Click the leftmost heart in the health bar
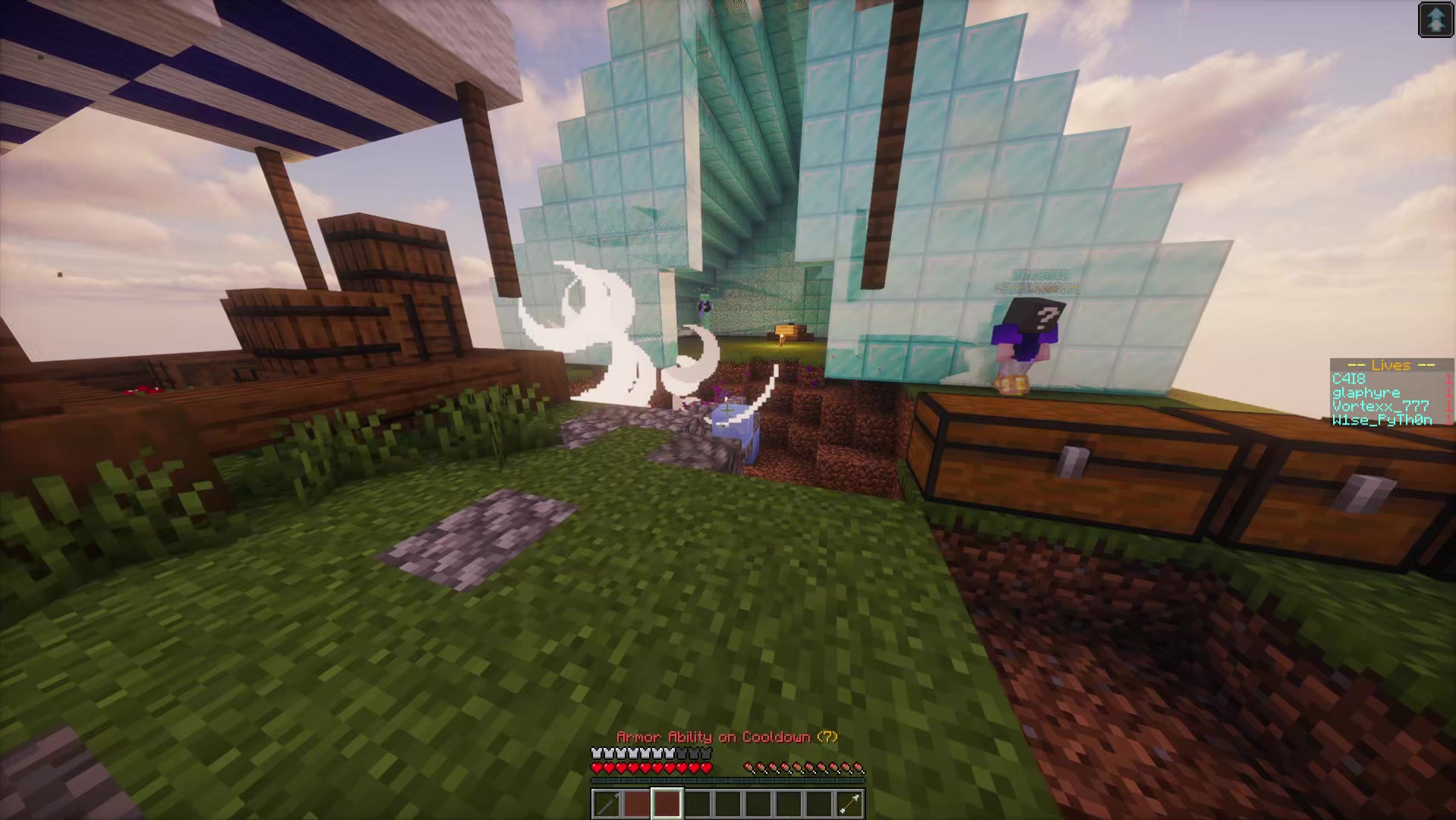This screenshot has height=820, width=1456. (597, 766)
